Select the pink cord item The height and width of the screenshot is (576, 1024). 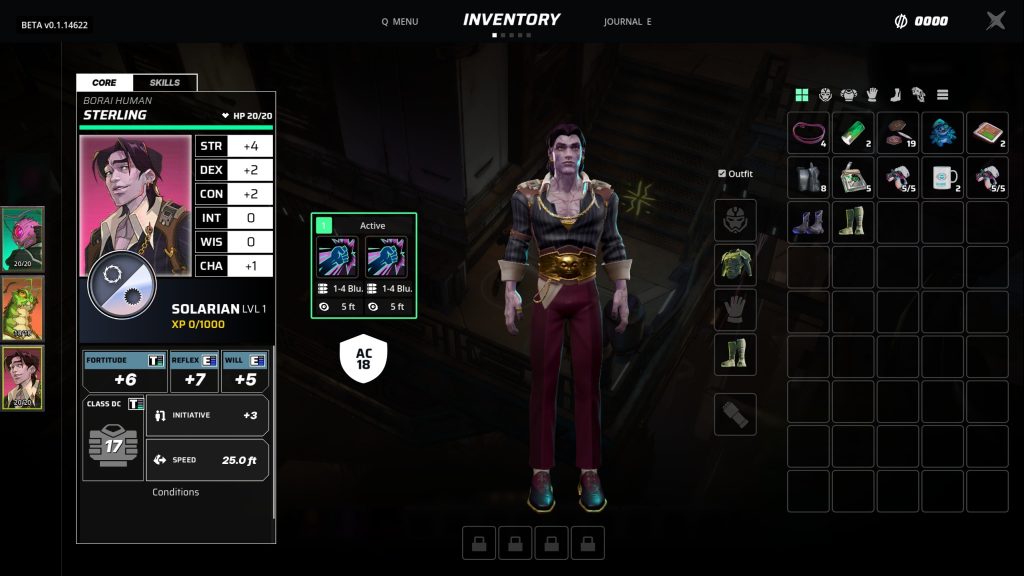808,133
